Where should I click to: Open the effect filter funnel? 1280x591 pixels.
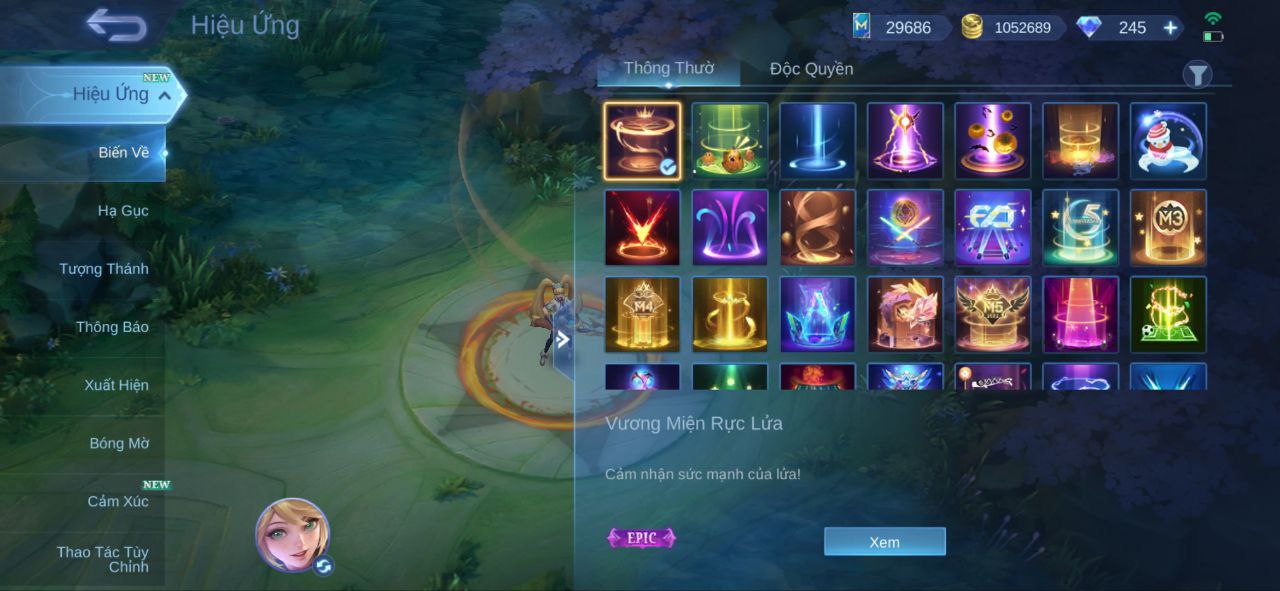tap(1197, 74)
